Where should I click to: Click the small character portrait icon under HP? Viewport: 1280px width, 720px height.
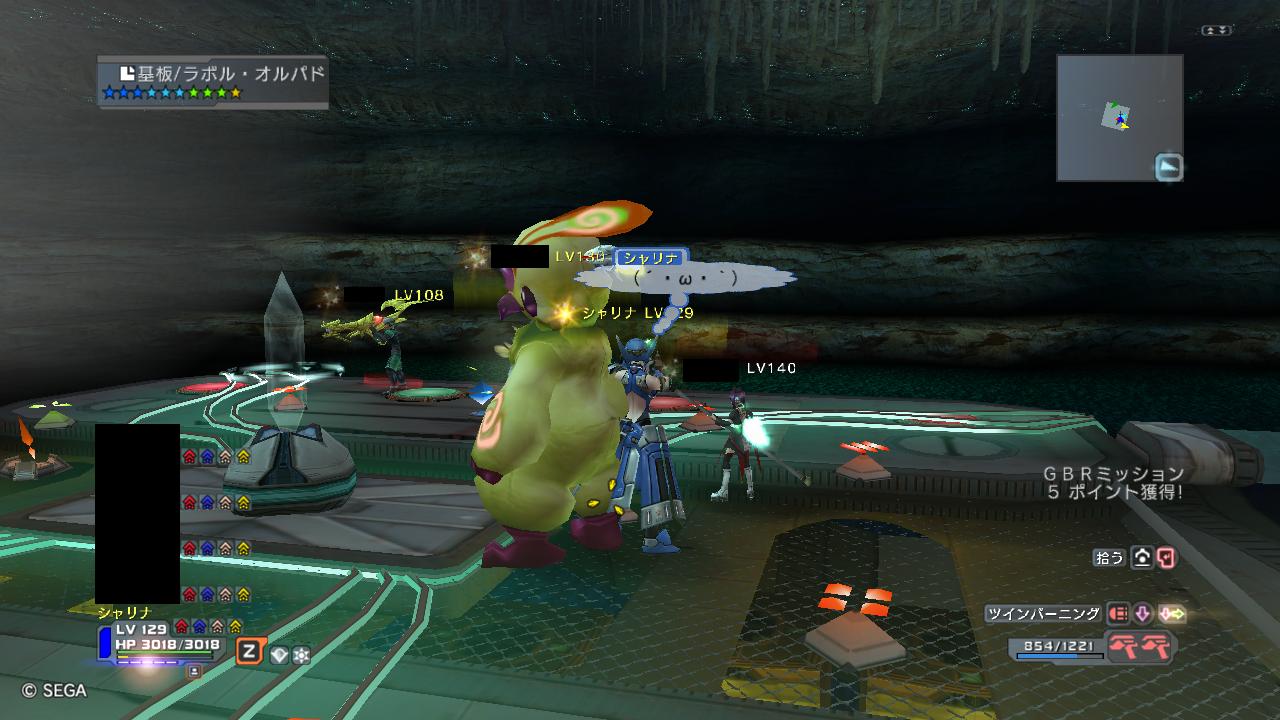tap(194, 671)
